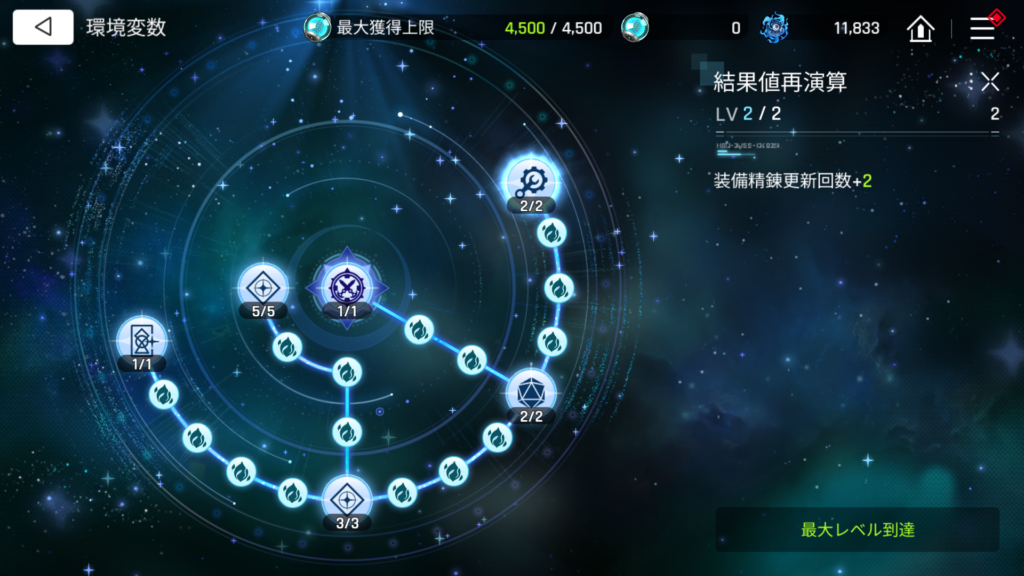Screen dimensions: 1024x576
Task: Select the card node labeled 1/1
Action: click(x=141, y=338)
